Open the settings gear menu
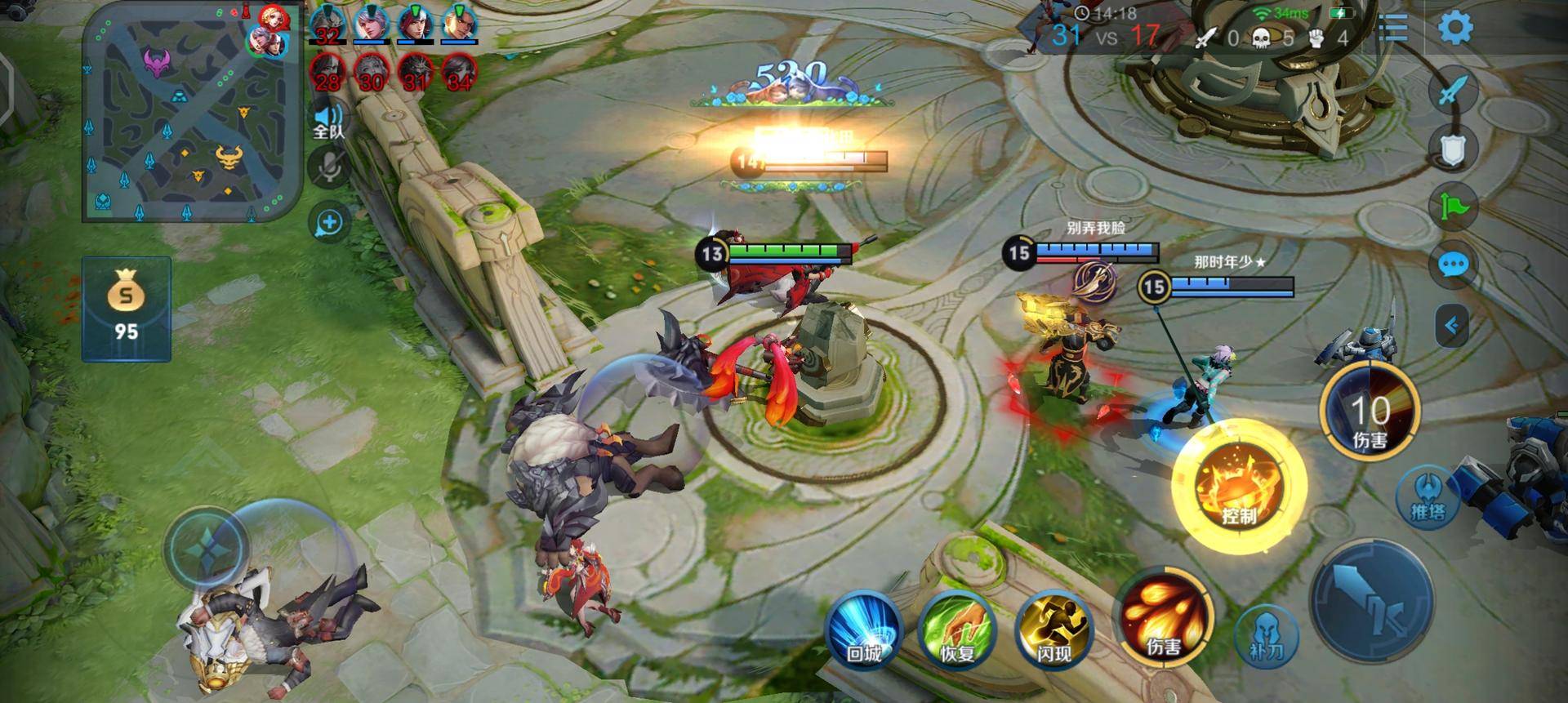 [x=1454, y=29]
